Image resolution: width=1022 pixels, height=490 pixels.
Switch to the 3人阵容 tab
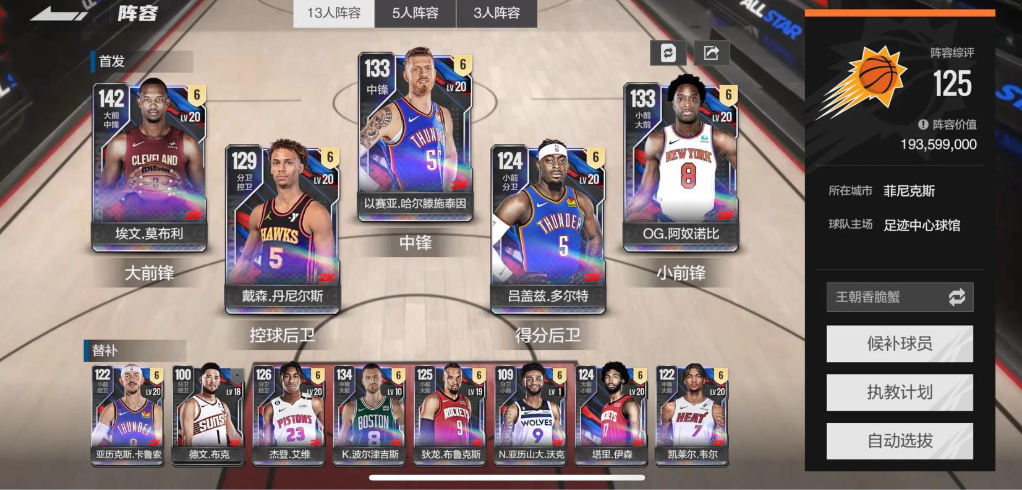(x=496, y=13)
